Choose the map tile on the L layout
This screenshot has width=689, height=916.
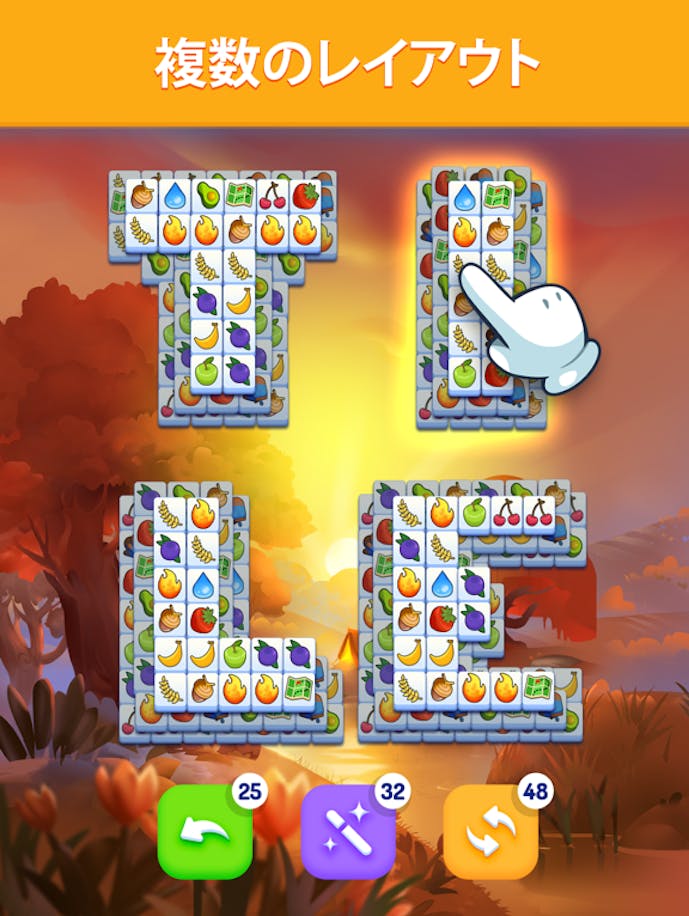point(299,689)
